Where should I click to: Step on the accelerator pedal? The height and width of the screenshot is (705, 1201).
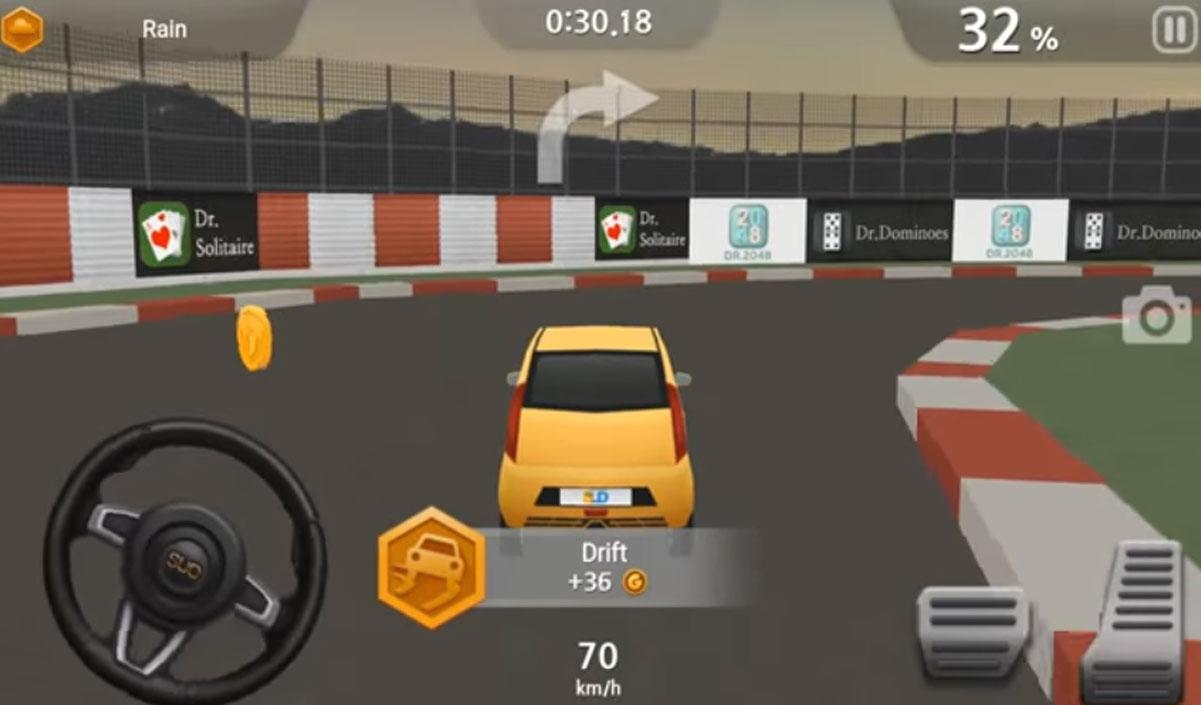[1138, 618]
